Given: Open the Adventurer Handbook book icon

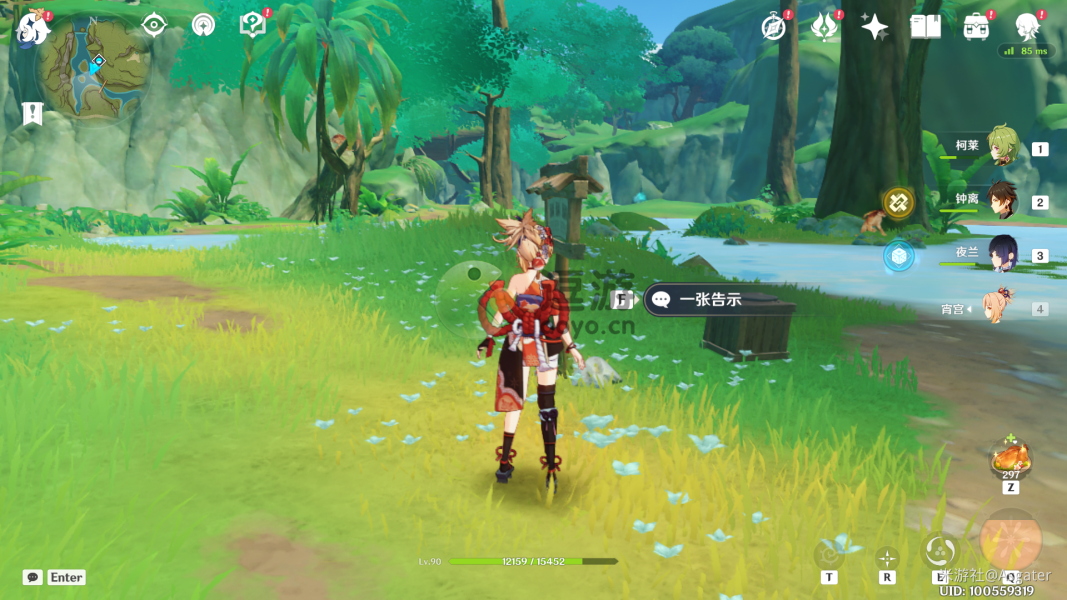Looking at the screenshot, I should [x=925, y=27].
